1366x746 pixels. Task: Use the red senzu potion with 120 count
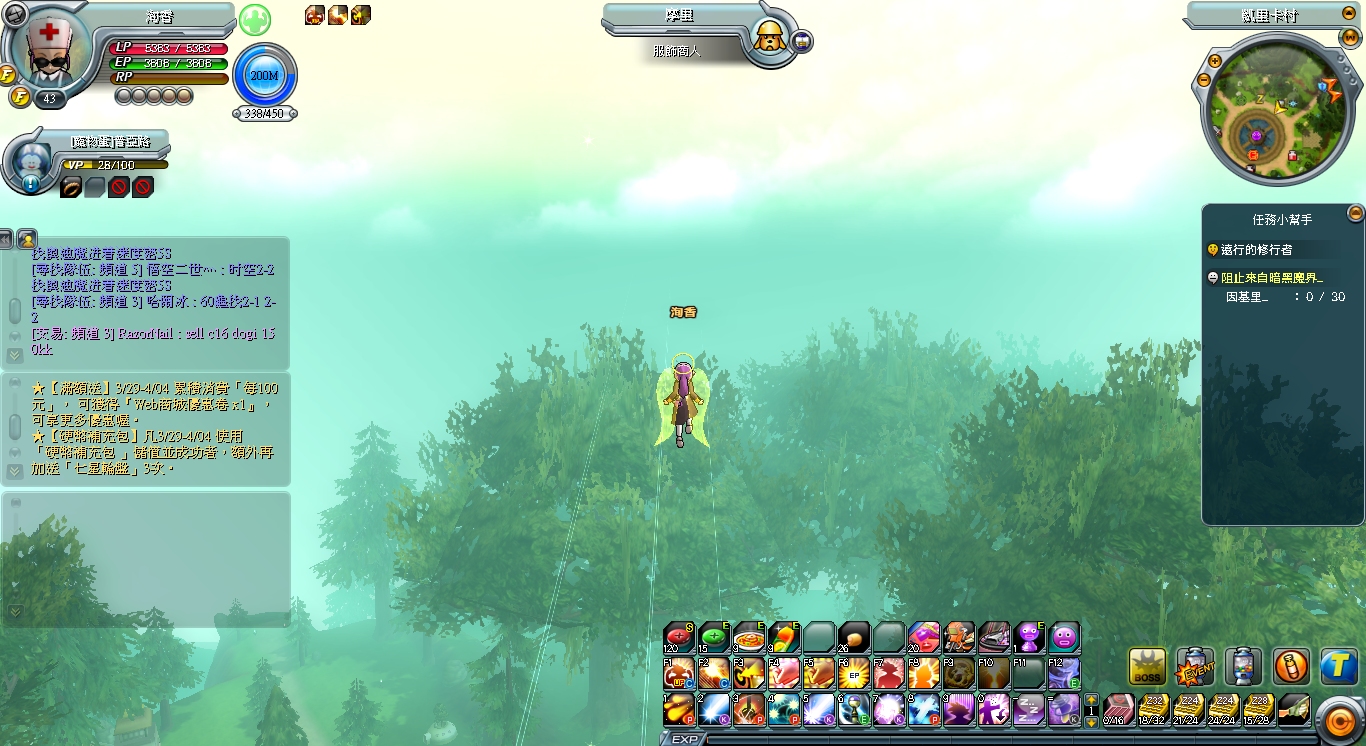679,637
